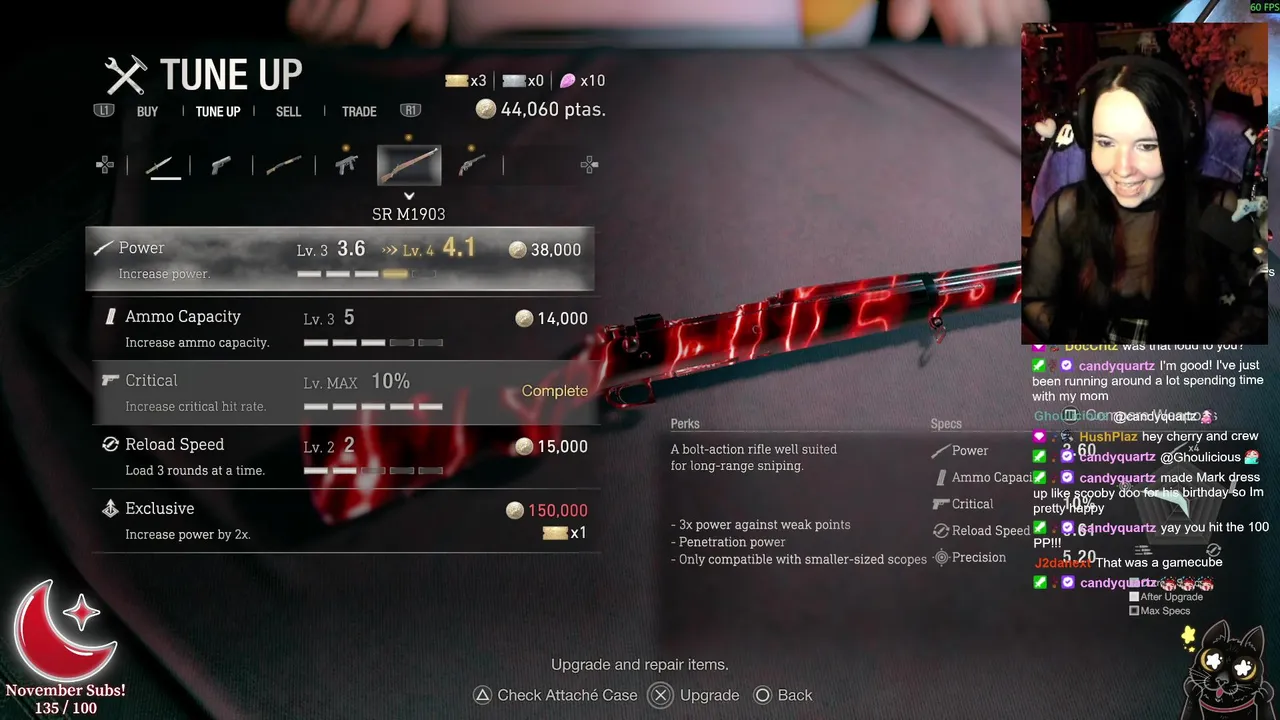The width and height of the screenshot is (1280, 720).
Task: Pick the shotgun weapon icon
Action: click(x=284, y=166)
